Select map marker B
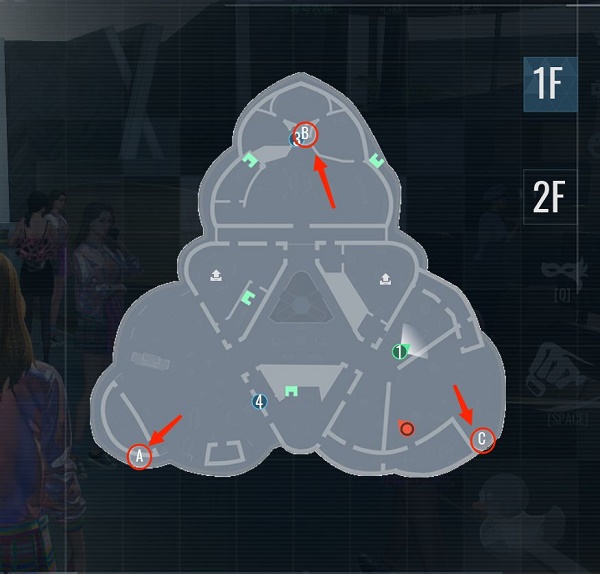The width and height of the screenshot is (600, 574). coord(306,134)
